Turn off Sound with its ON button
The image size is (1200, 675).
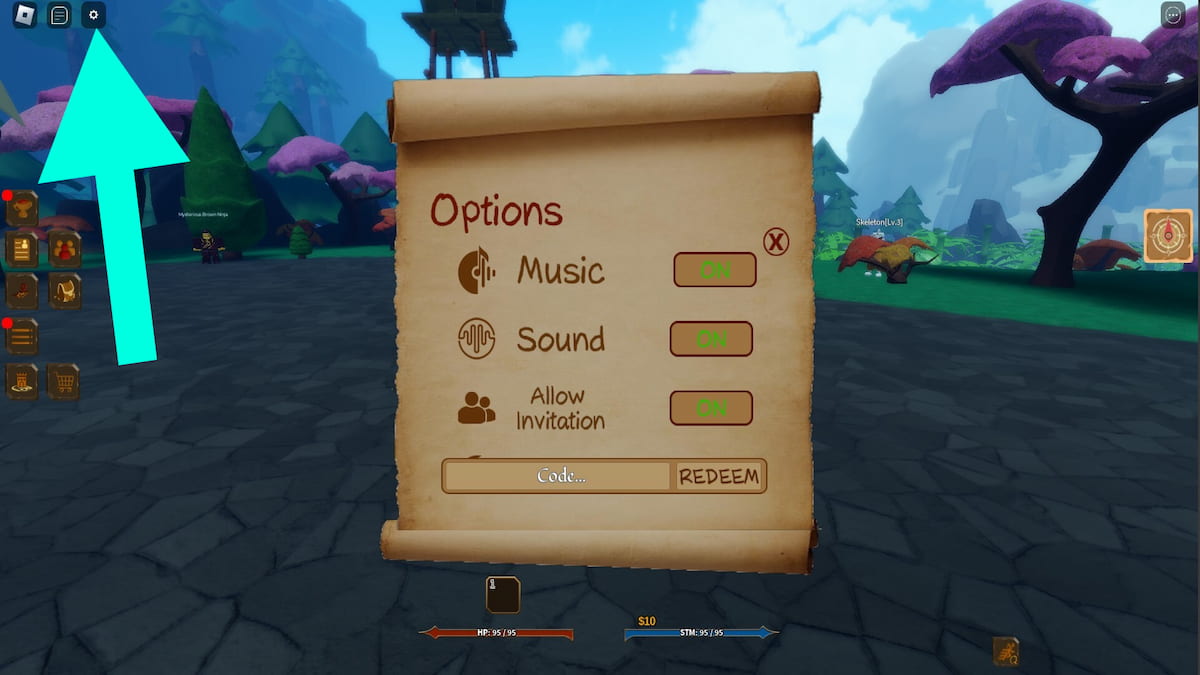click(711, 339)
